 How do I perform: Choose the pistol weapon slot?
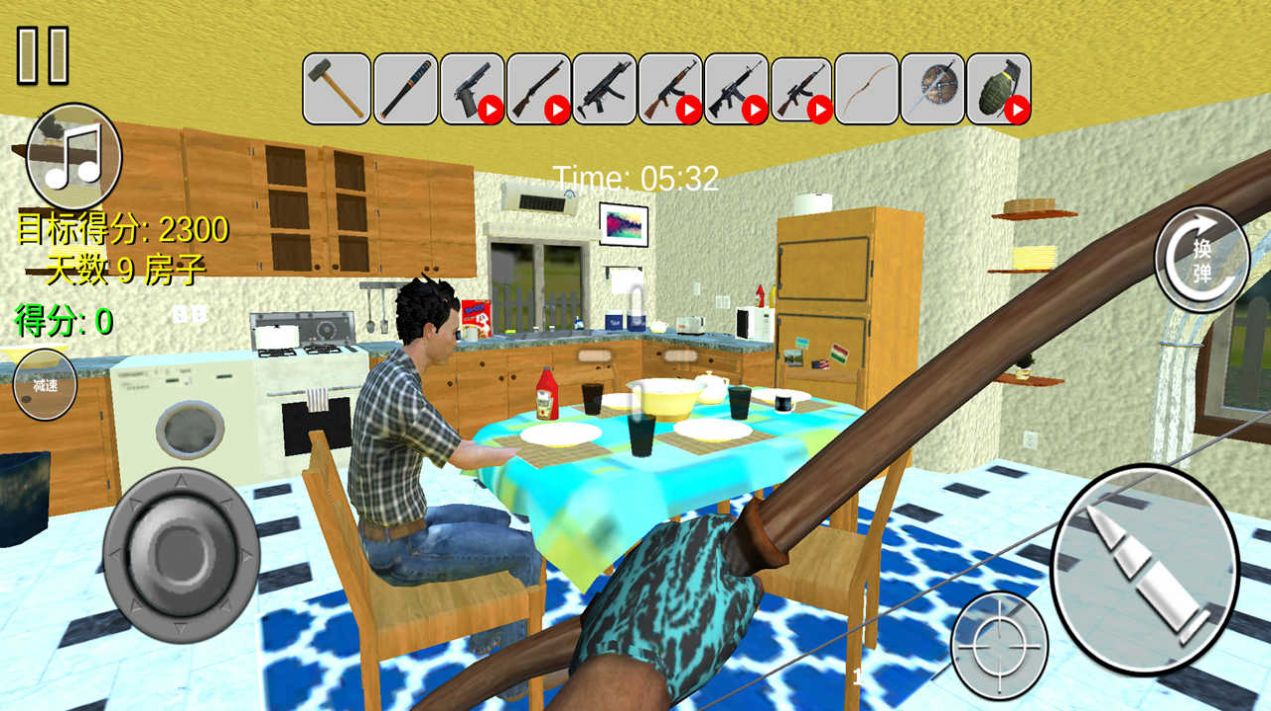pyautogui.click(x=471, y=89)
